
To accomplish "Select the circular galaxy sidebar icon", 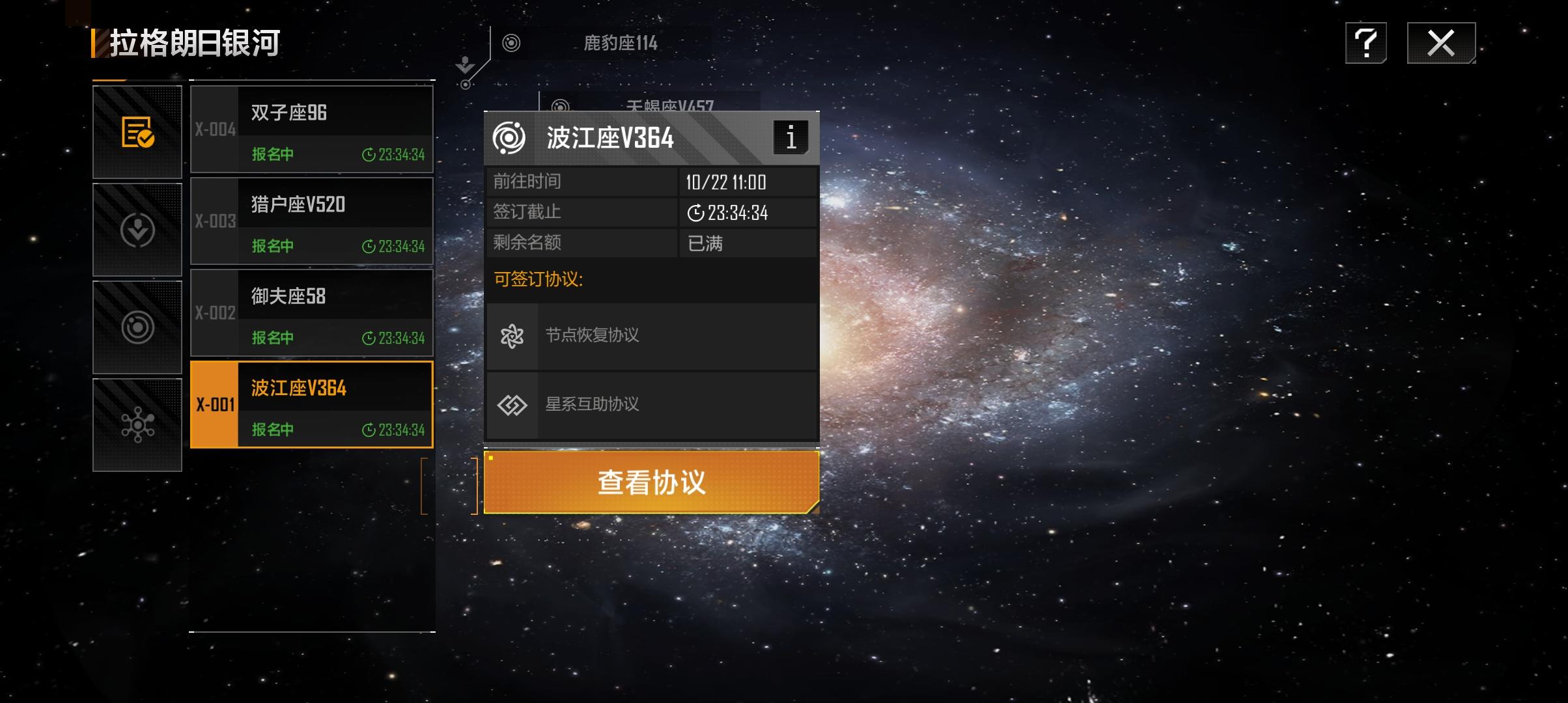I will [137, 327].
